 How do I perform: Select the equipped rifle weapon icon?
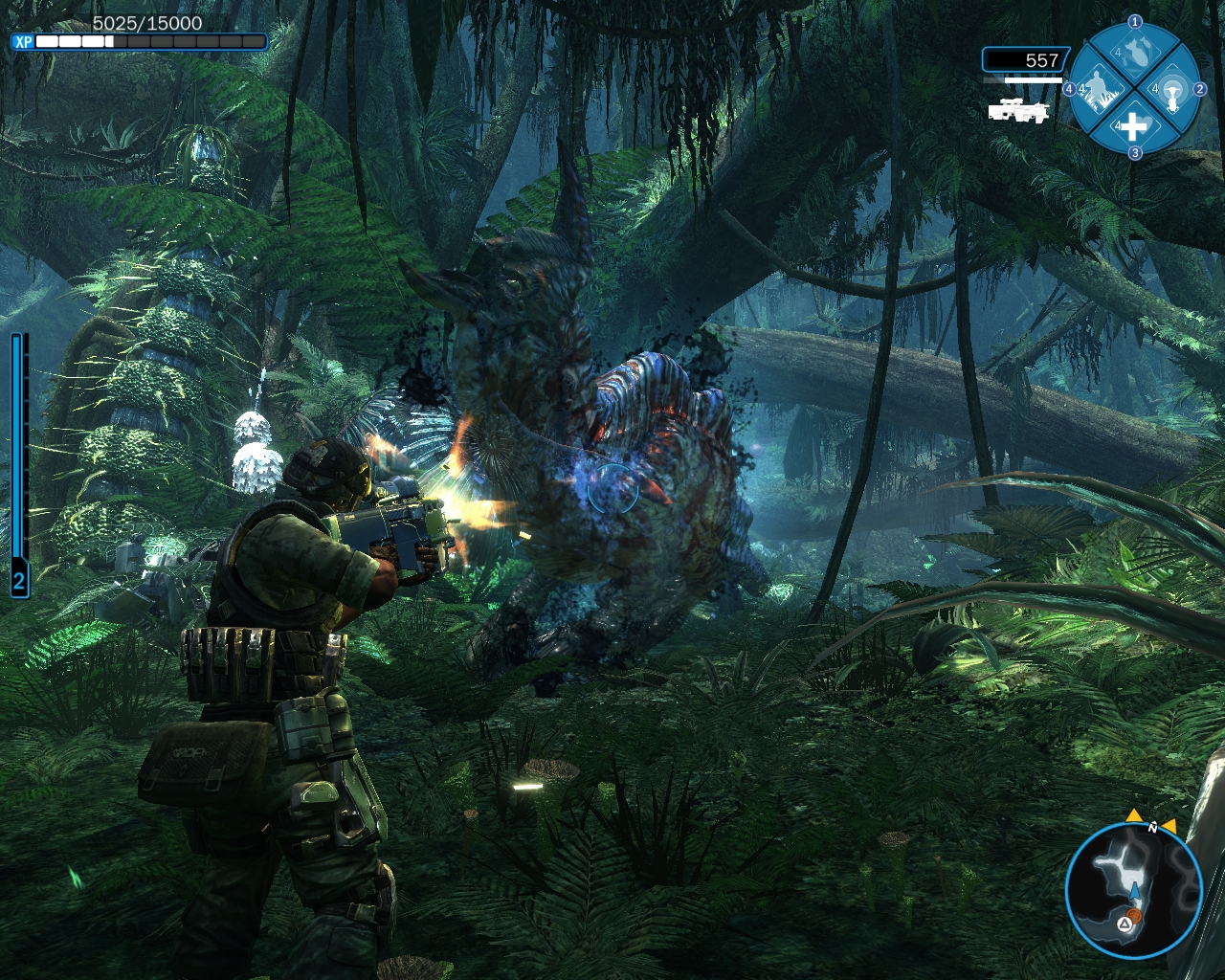[x=1018, y=111]
